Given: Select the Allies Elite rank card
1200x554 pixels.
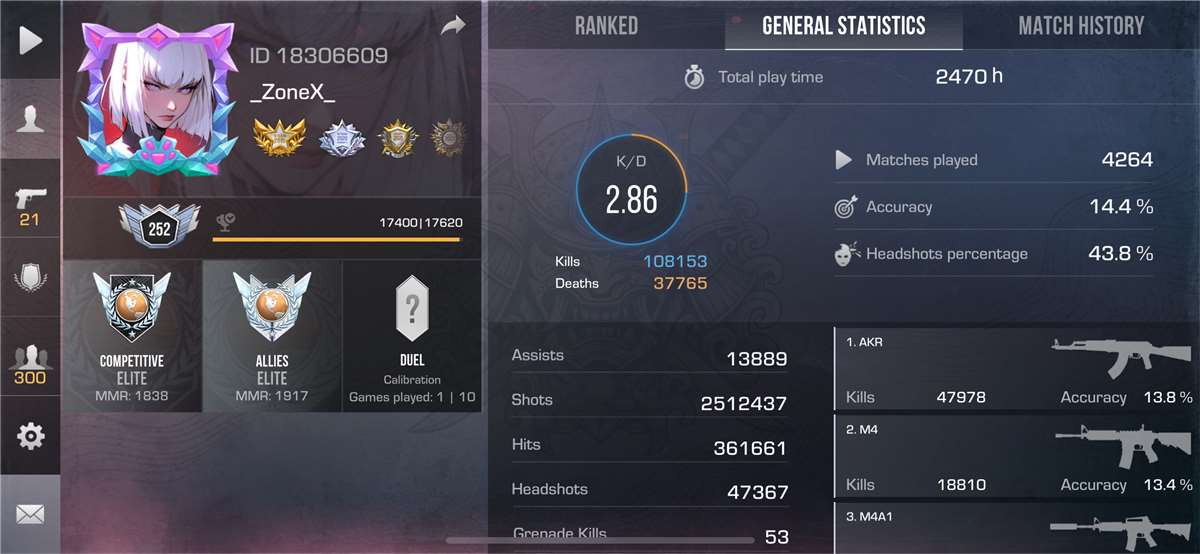Looking at the screenshot, I should point(272,336).
